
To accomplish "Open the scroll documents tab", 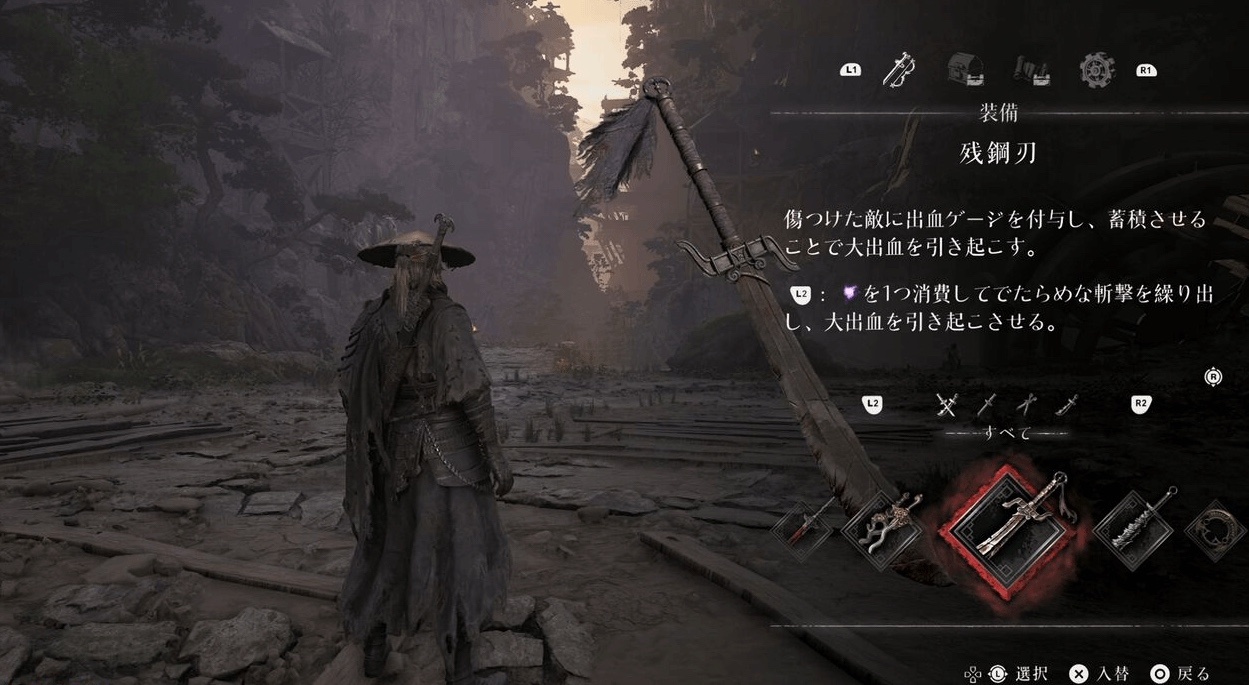I will click(x=1030, y=70).
